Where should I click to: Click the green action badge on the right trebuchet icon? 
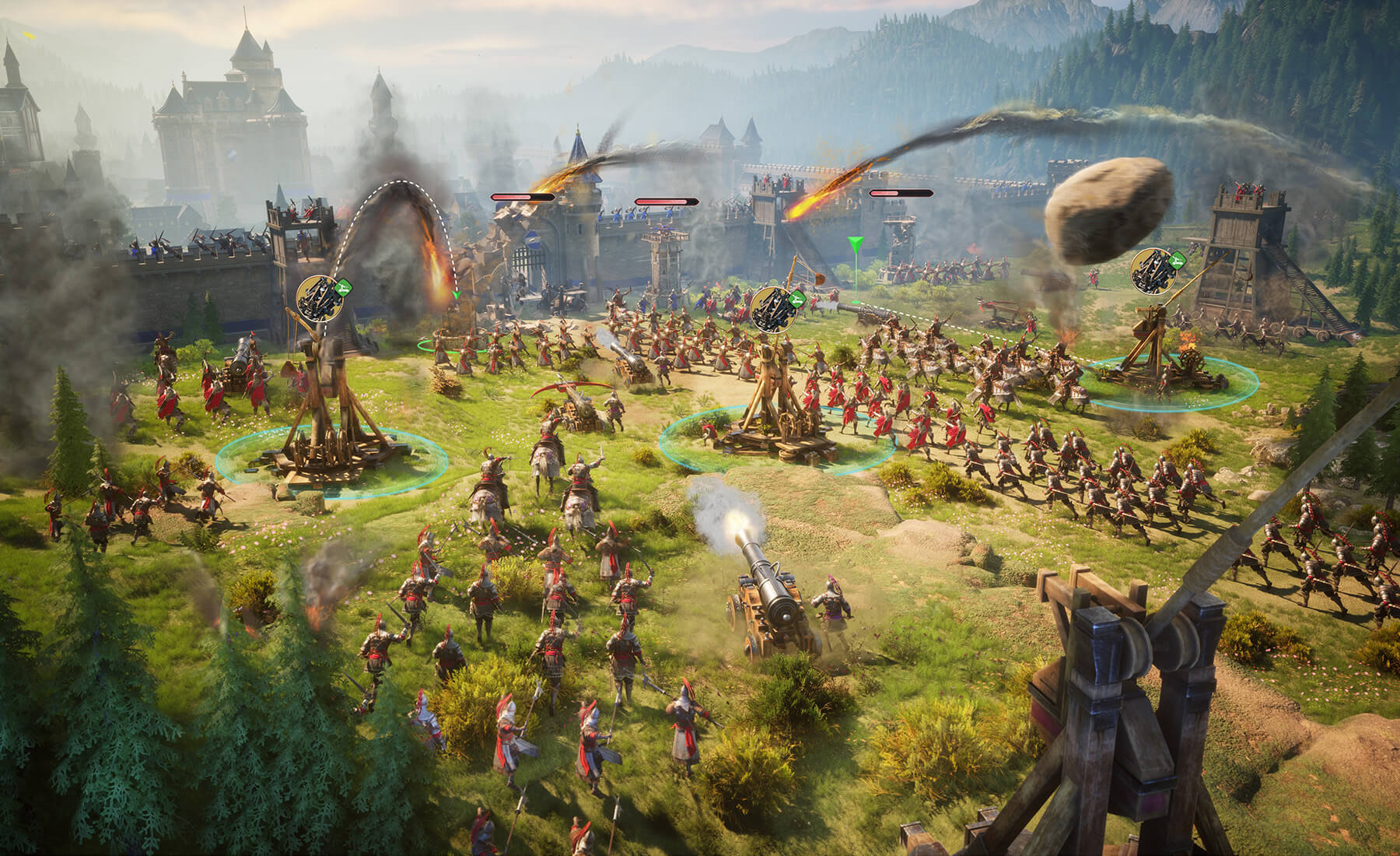[1178, 261]
